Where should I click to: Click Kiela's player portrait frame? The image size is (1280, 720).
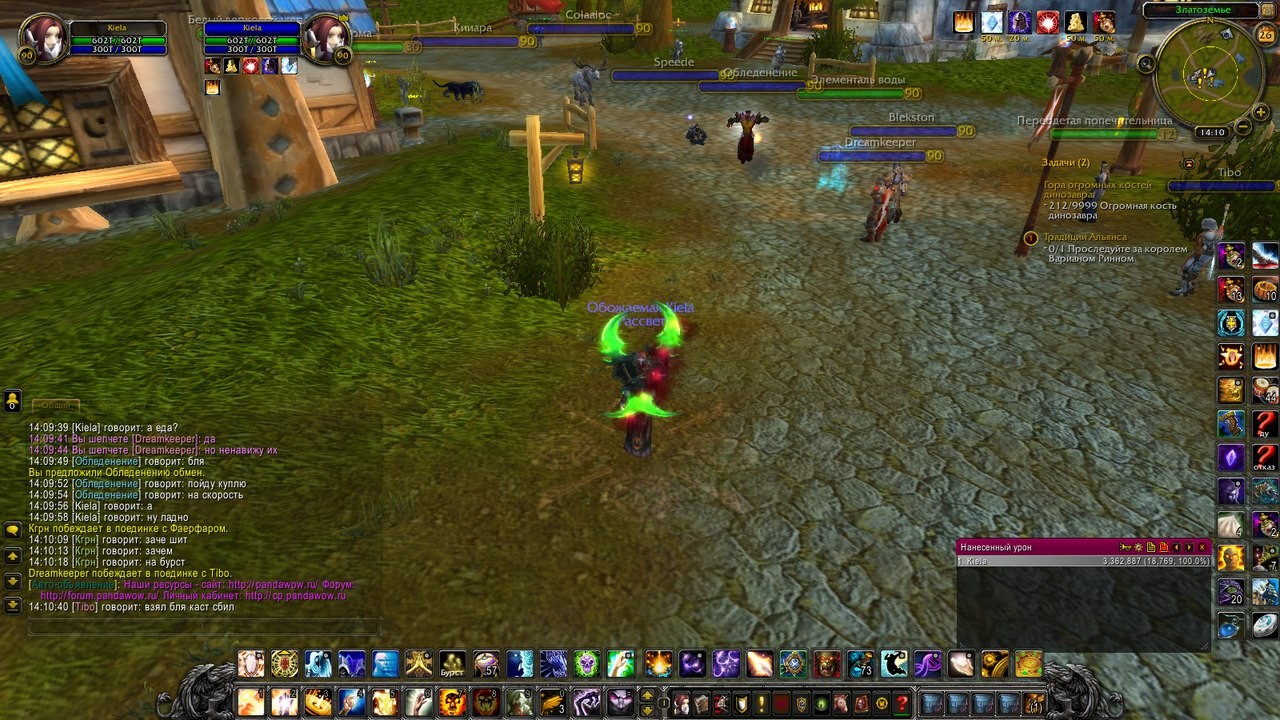(43, 38)
